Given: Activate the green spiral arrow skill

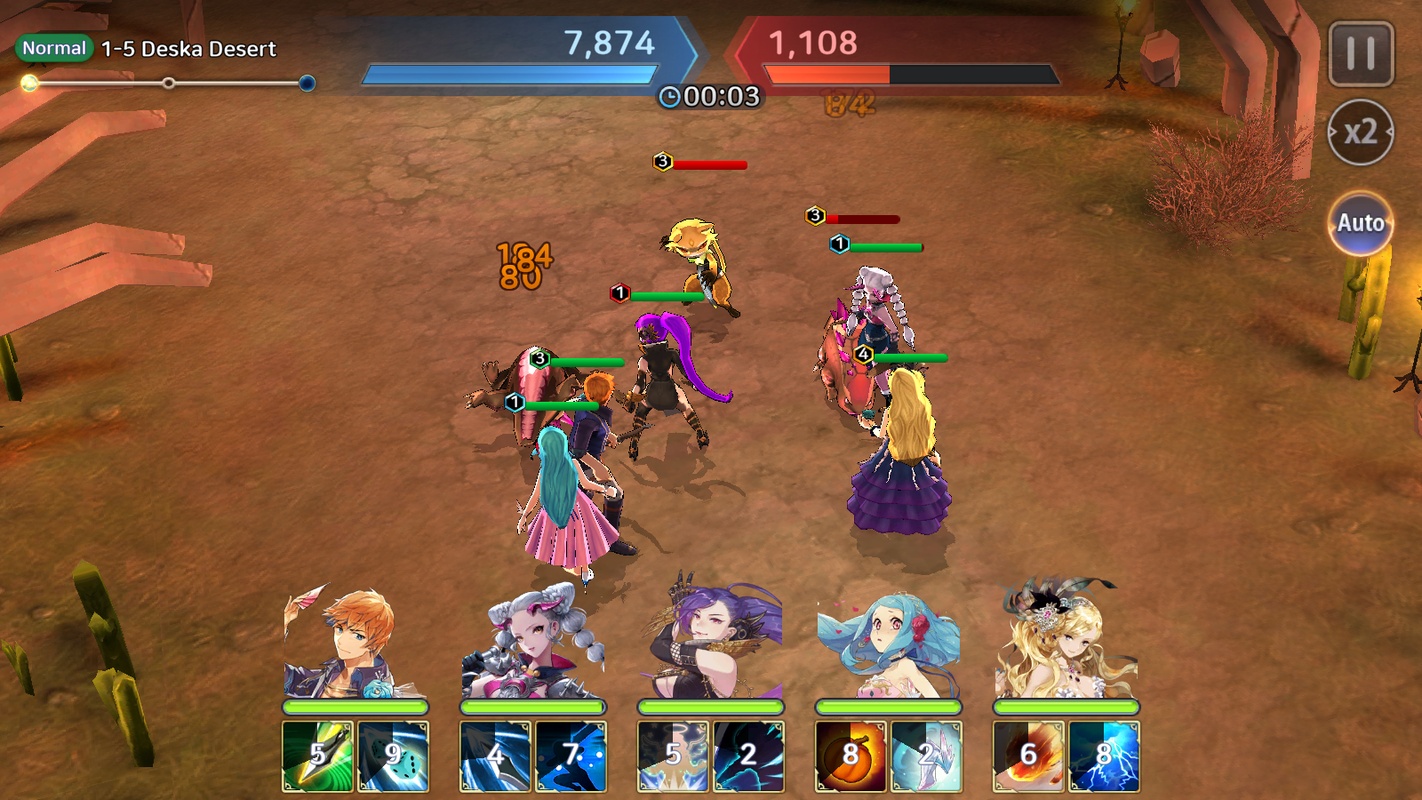Looking at the screenshot, I should (x=317, y=755).
